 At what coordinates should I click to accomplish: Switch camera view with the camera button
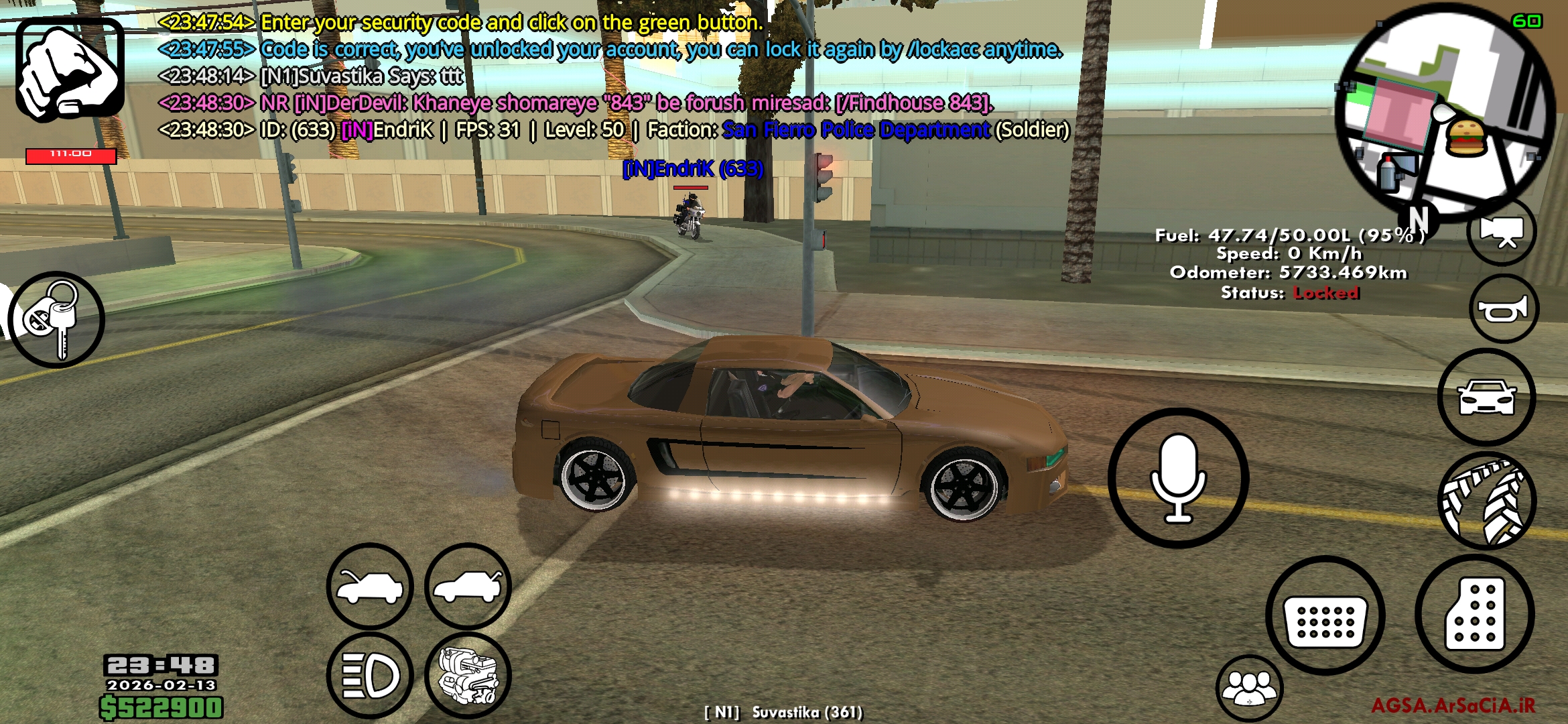[x=1502, y=231]
